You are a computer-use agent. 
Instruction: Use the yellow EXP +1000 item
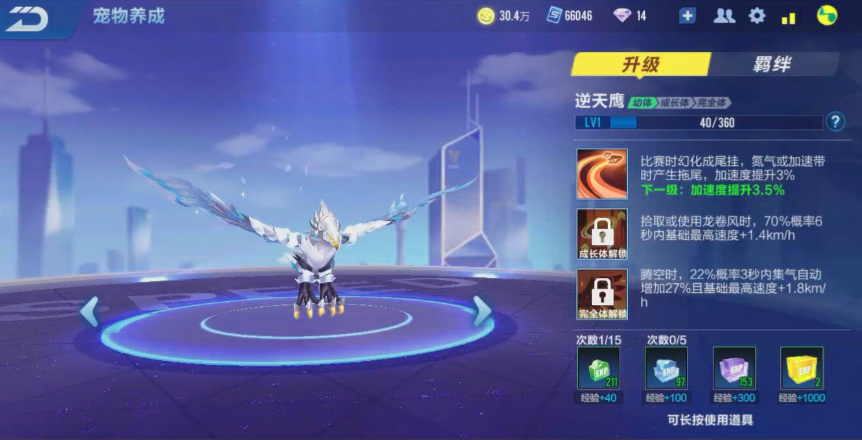pos(801,367)
